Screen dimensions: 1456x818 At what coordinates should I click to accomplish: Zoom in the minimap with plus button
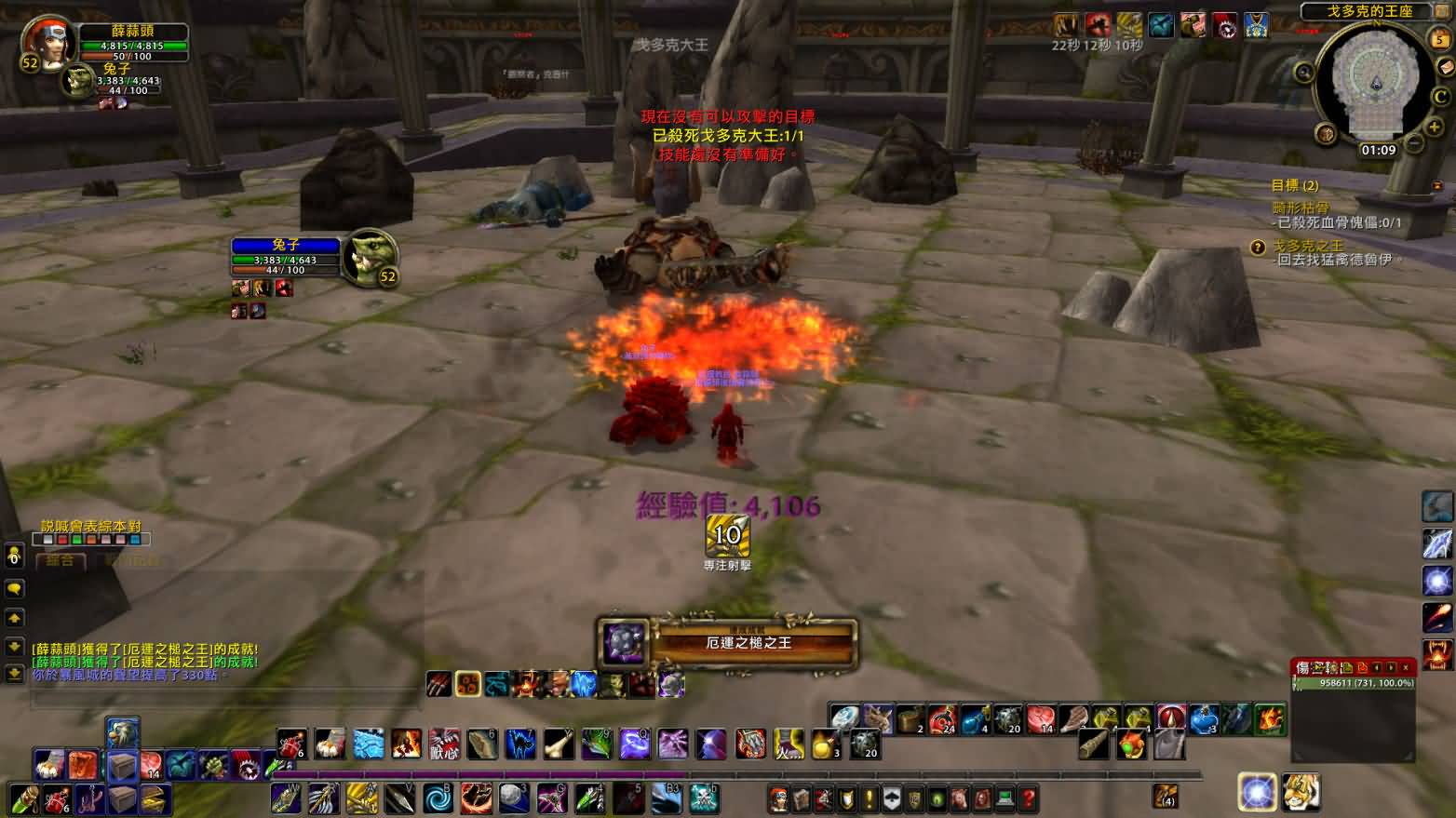[1433, 126]
